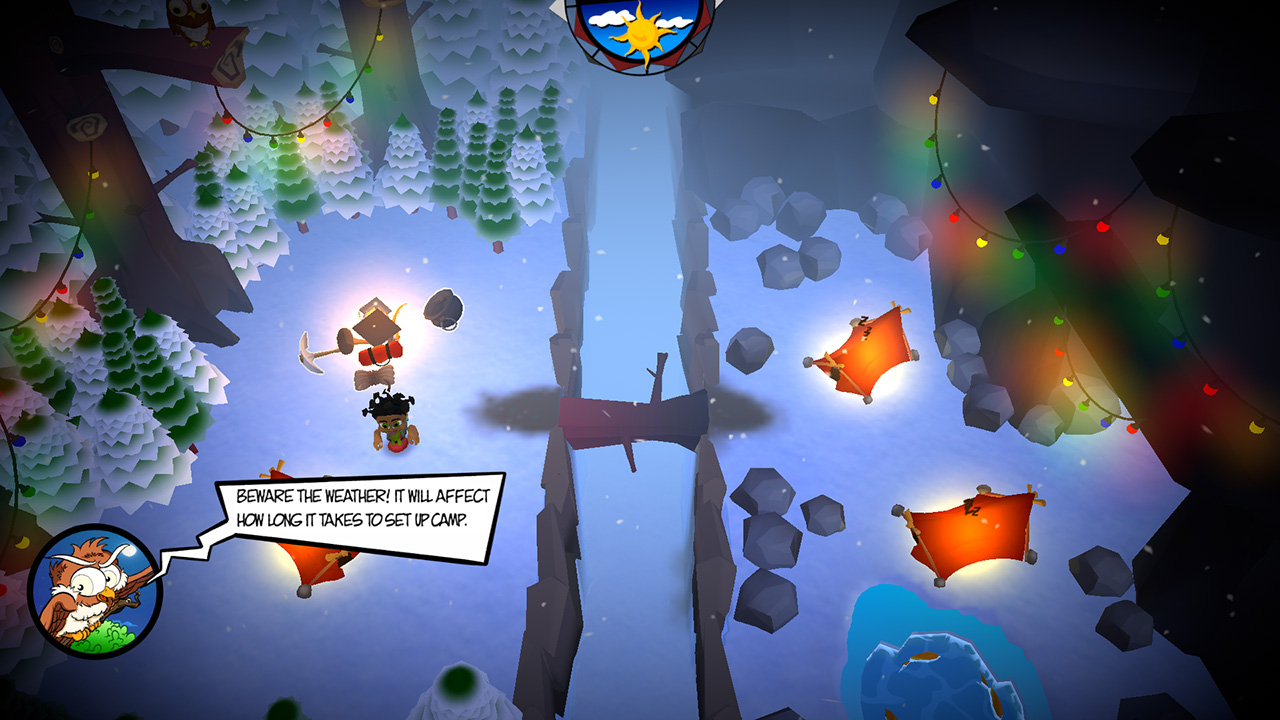Image resolution: width=1280 pixels, height=720 pixels.
Task: Open the sun weather indicator at the top
Action: [x=639, y=30]
